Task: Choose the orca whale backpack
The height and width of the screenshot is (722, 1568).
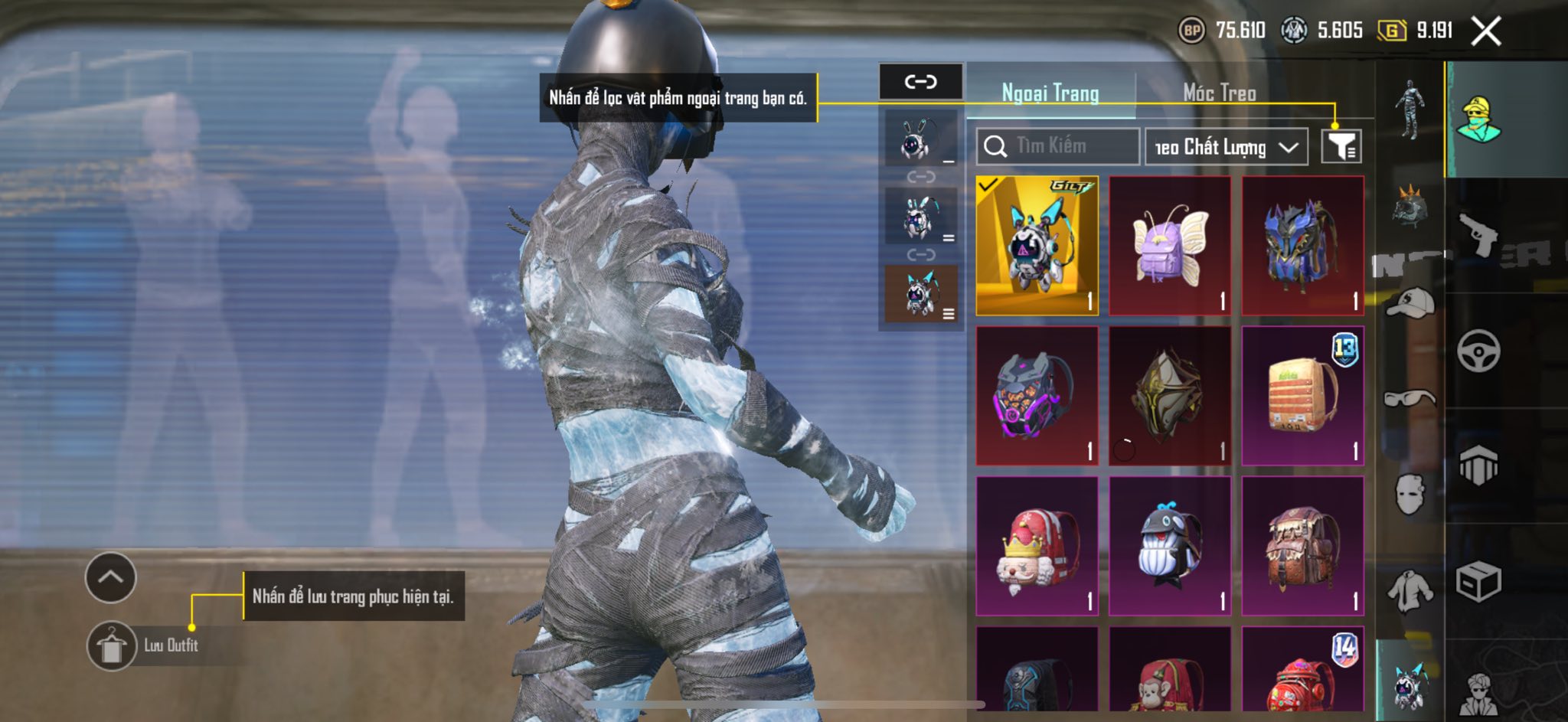Action: pos(1169,546)
